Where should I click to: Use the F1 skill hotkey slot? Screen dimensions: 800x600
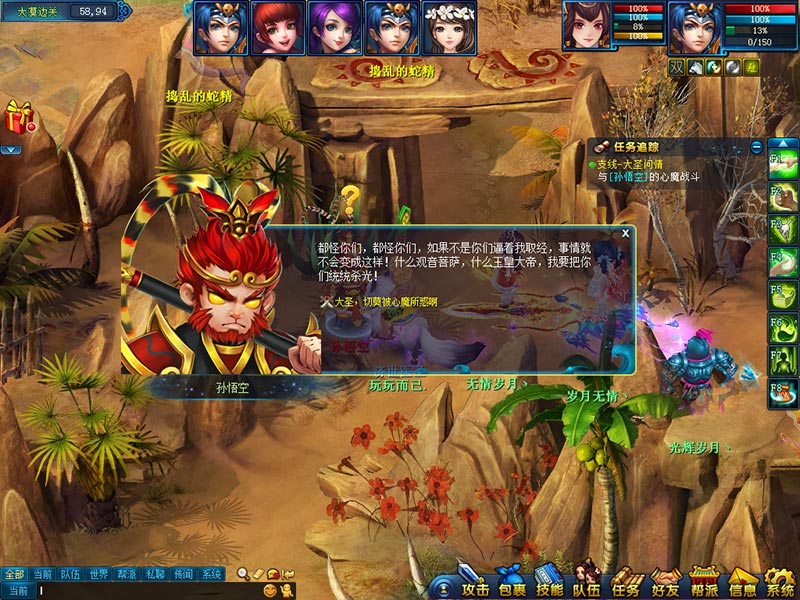pos(782,162)
